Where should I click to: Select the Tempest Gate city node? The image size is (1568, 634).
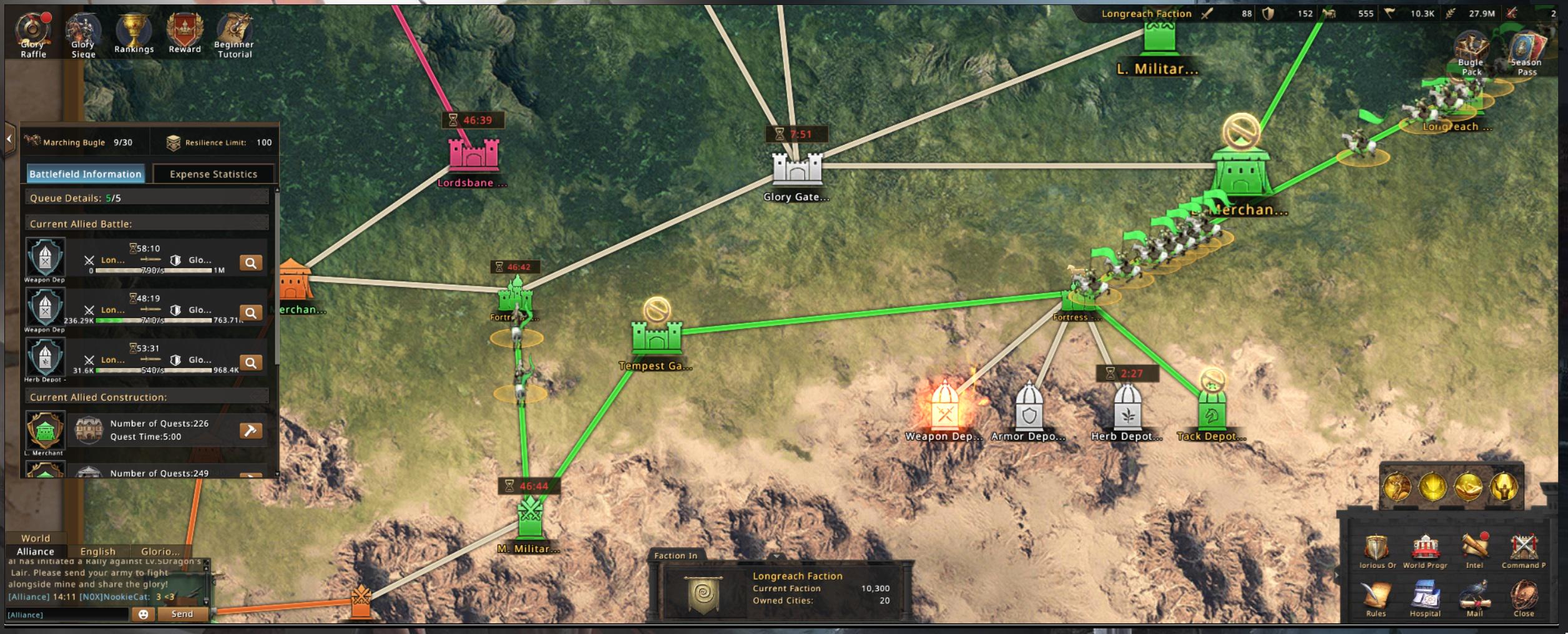click(x=656, y=337)
